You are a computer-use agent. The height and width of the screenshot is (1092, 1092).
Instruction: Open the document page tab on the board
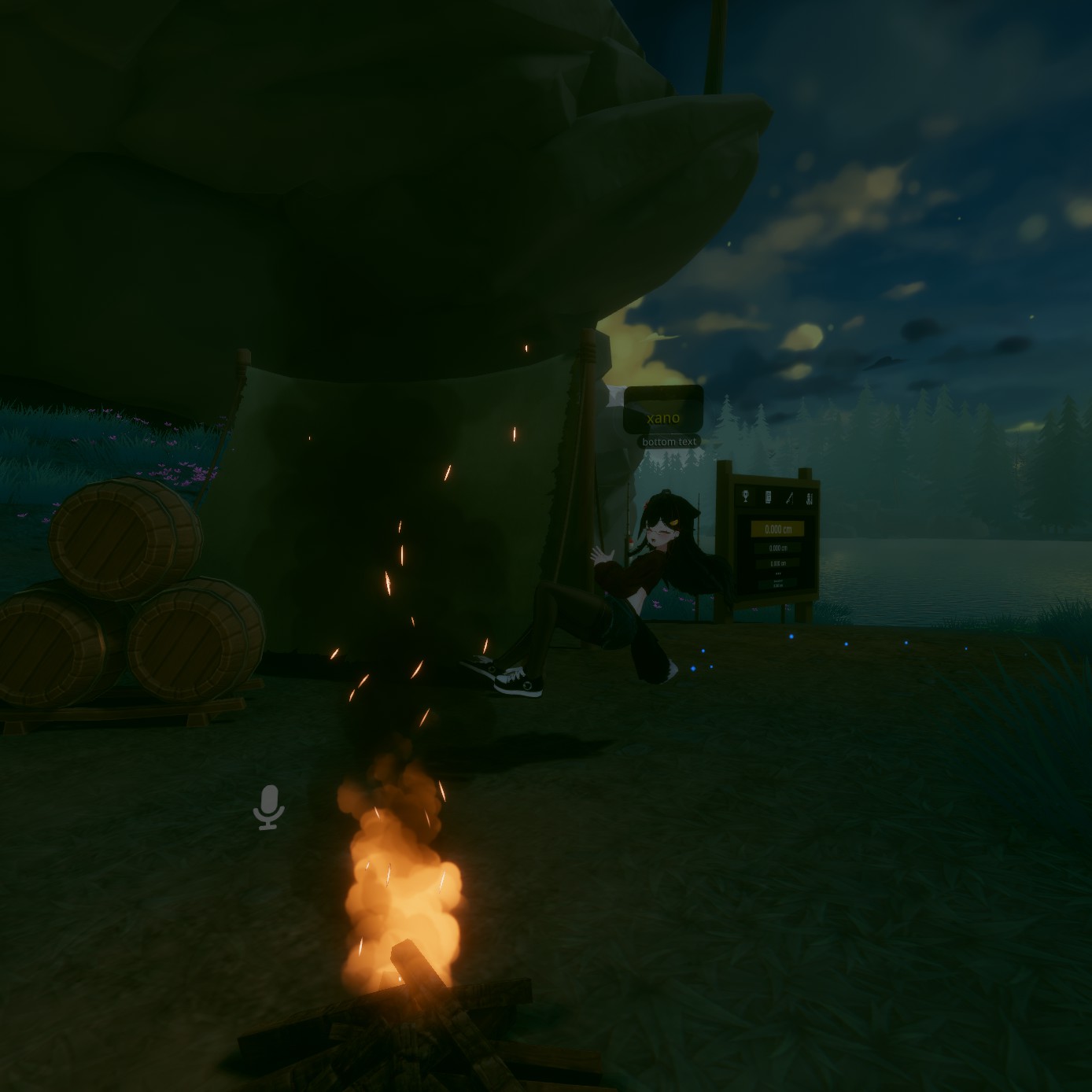[767, 496]
